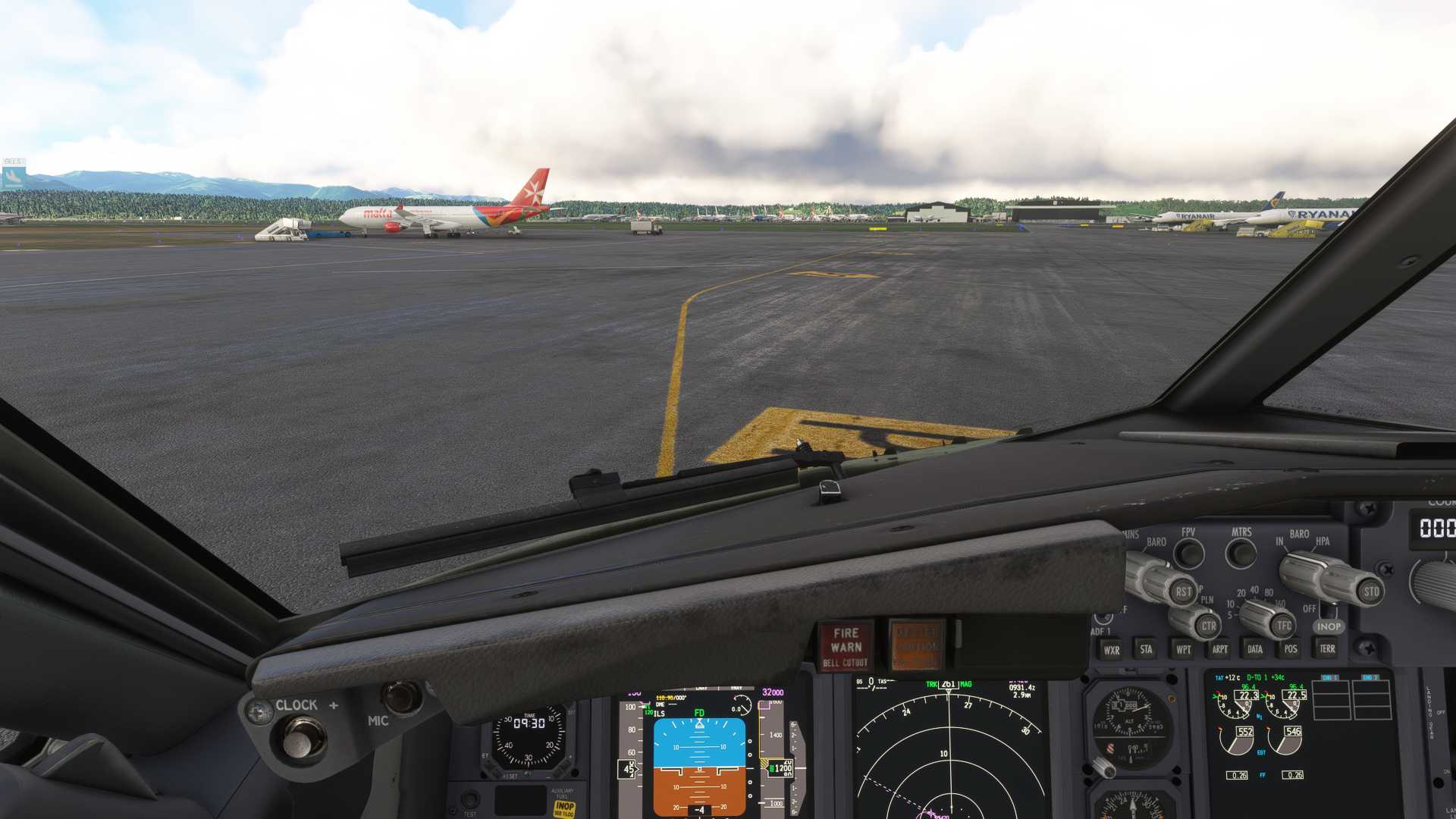Display airports with the ARPT button

tap(1219, 649)
